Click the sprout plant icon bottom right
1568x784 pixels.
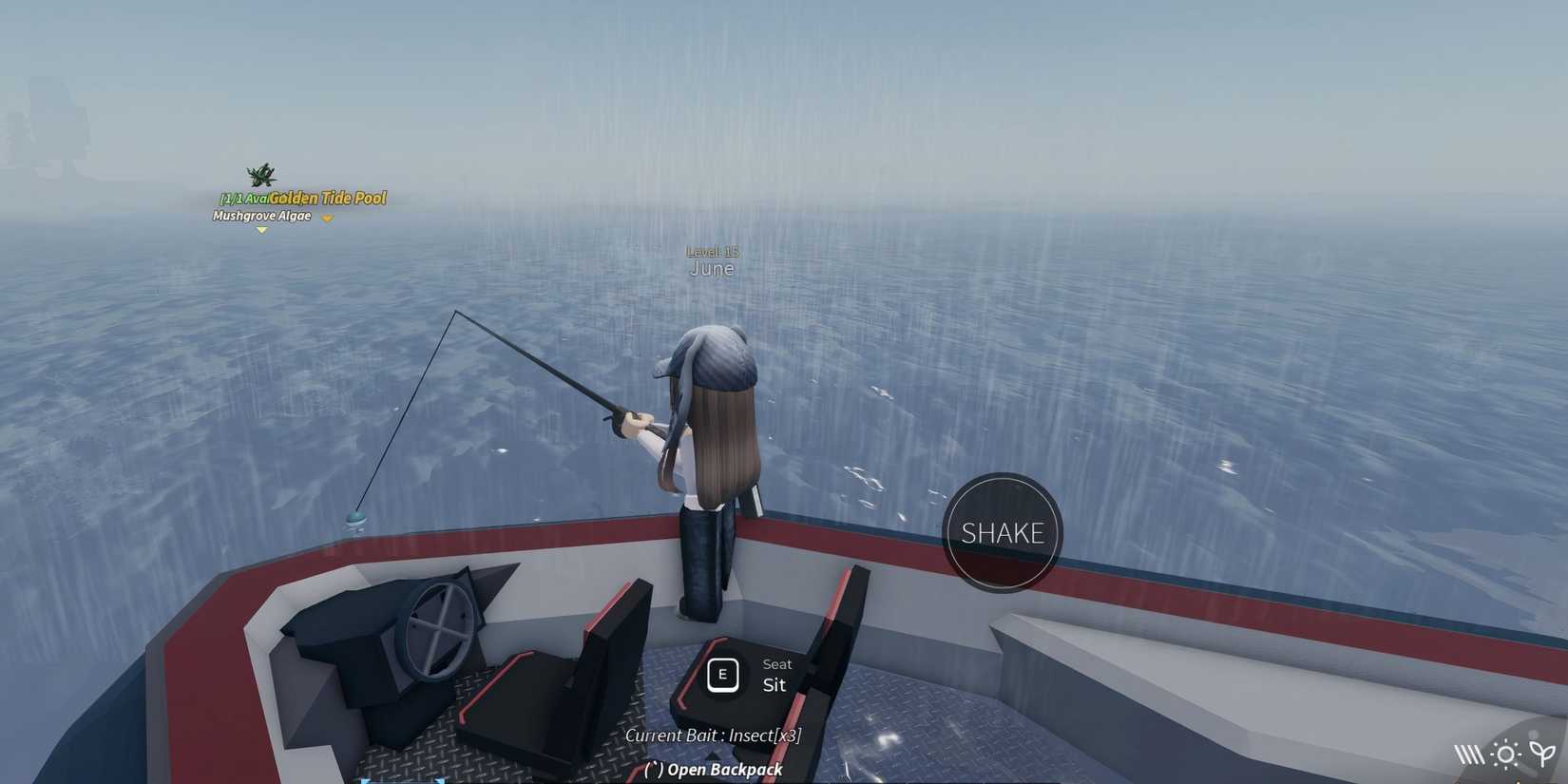coord(1542,753)
